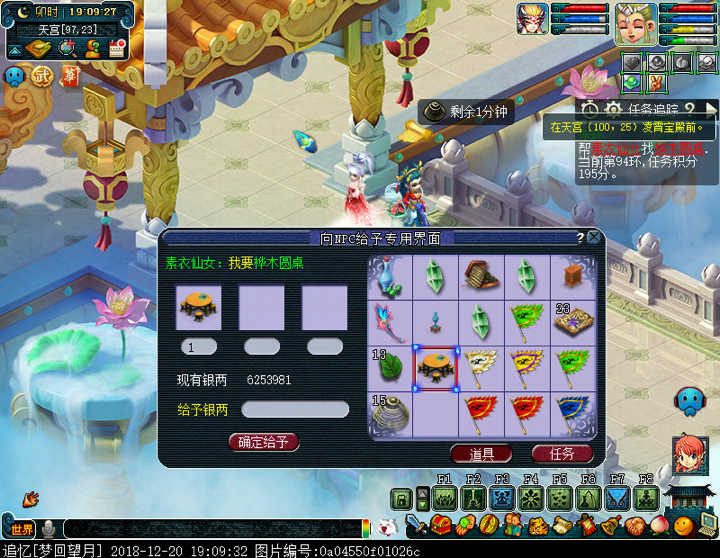Image resolution: width=720 pixels, height=558 pixels.
Task: Toggle the skill bar padlock
Action: coord(401,498)
